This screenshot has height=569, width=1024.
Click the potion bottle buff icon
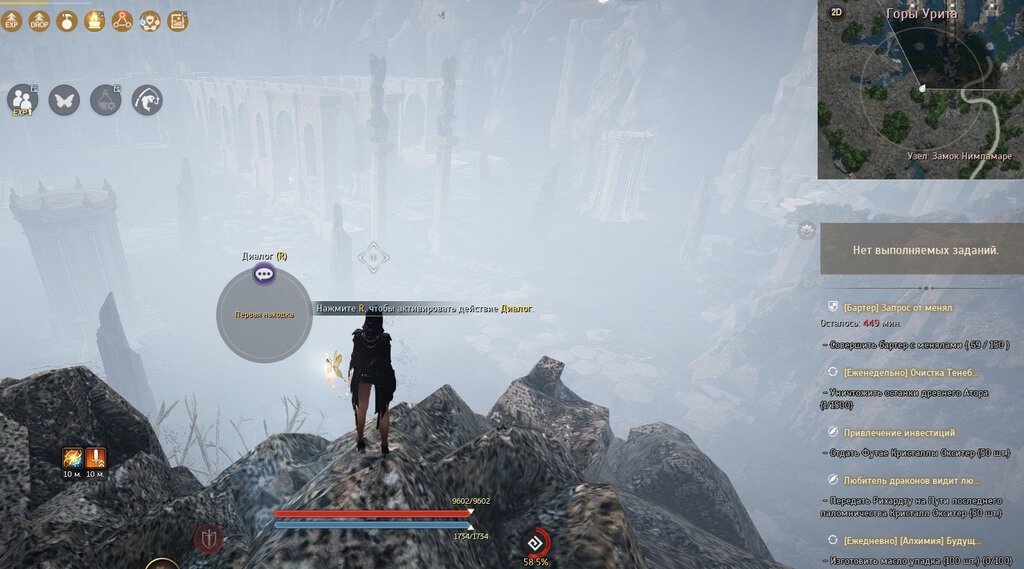point(68,20)
